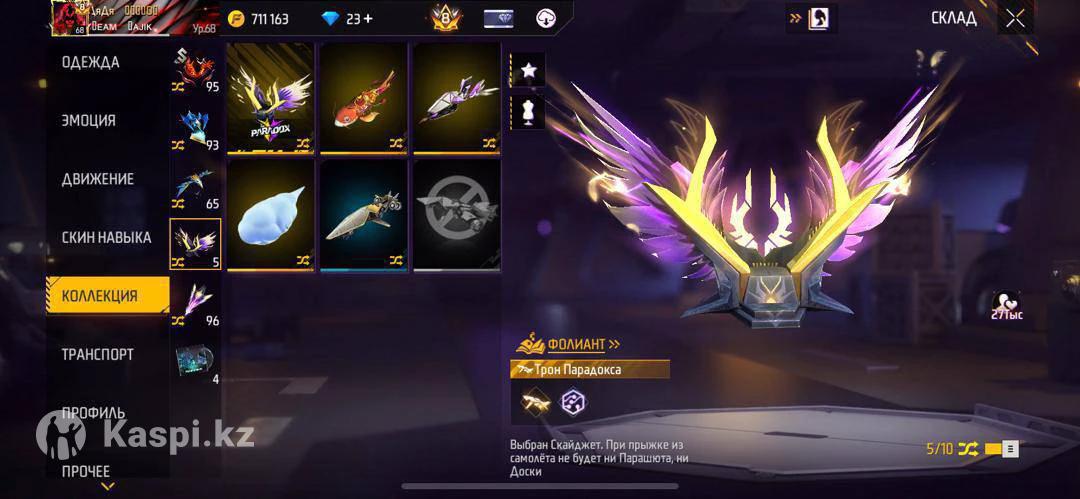
Task: Open the Движение category
Action: click(x=97, y=179)
